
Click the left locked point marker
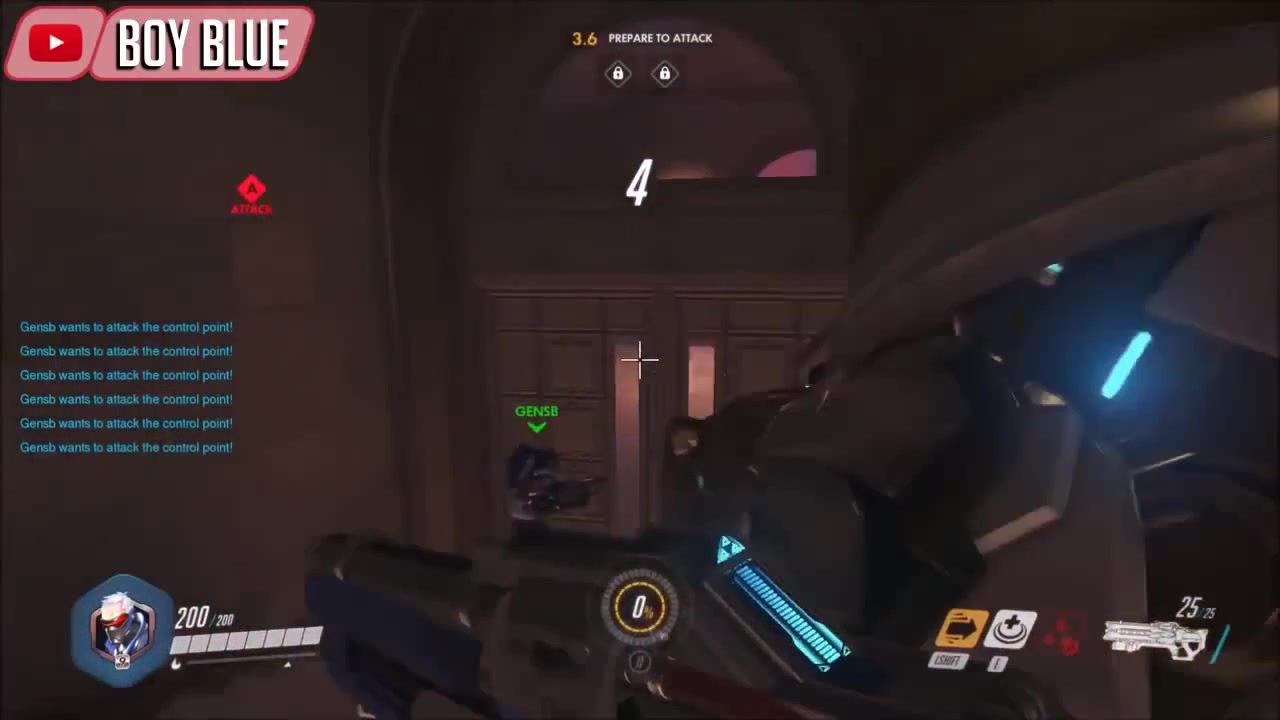617,73
